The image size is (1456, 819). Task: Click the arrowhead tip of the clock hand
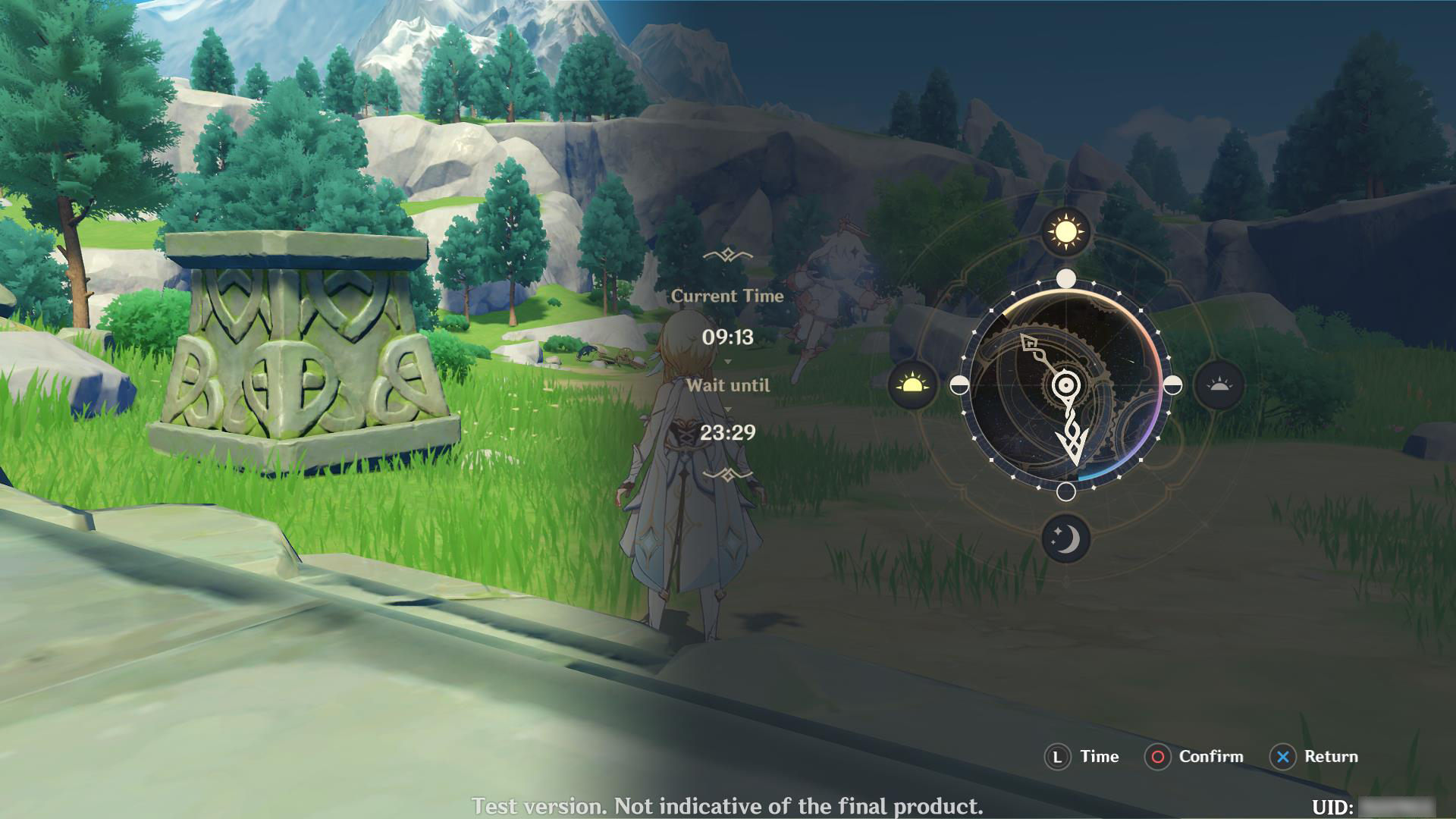coord(1075,457)
